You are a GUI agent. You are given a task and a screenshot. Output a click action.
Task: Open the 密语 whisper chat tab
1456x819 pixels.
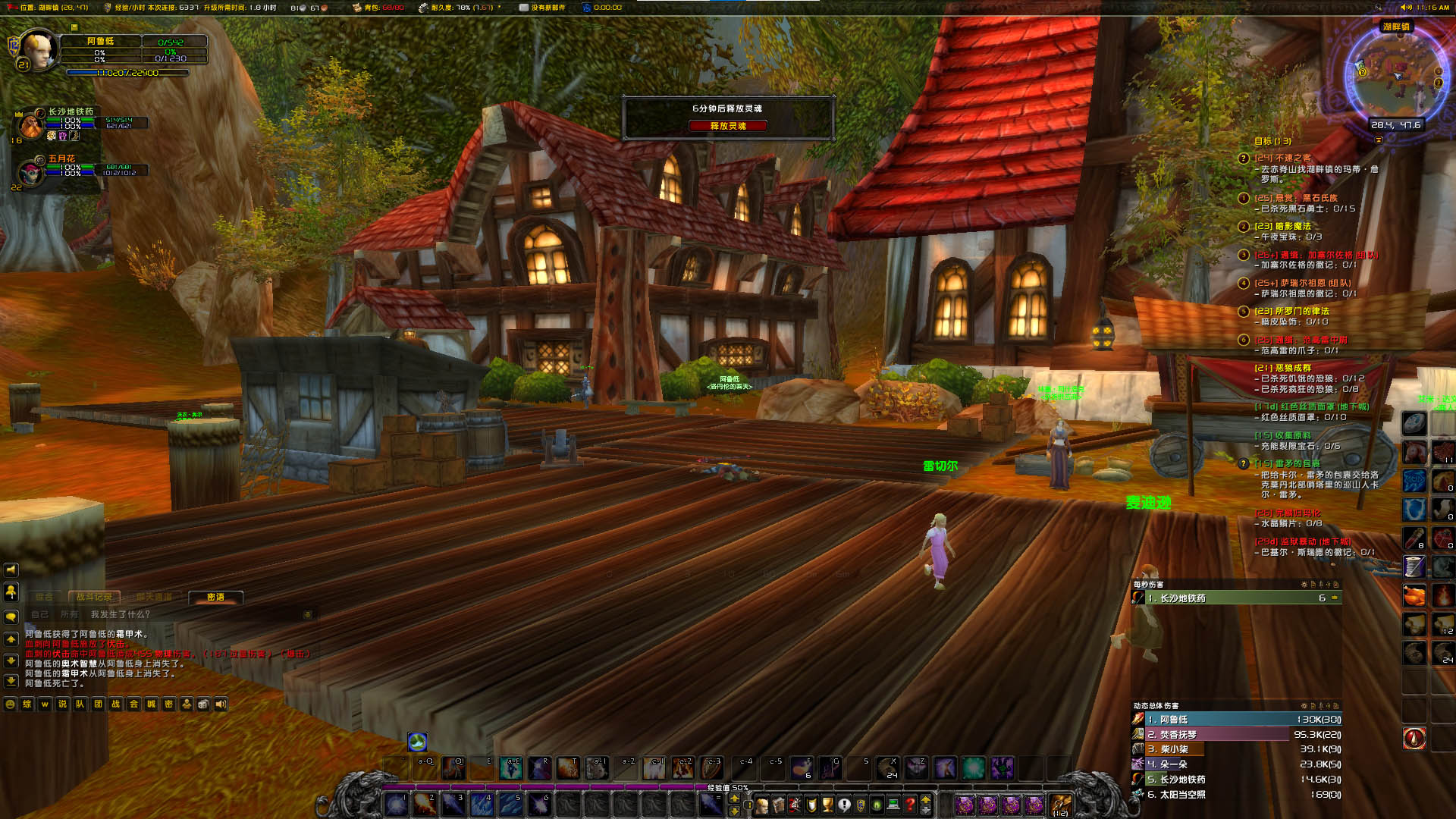pyautogui.click(x=215, y=598)
